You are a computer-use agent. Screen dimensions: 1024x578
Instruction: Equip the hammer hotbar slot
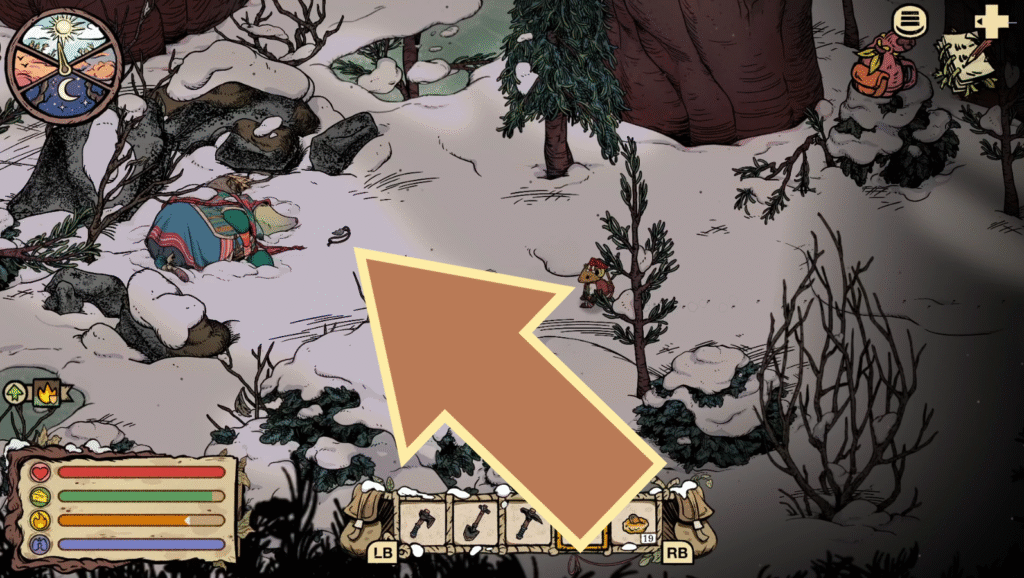527,522
